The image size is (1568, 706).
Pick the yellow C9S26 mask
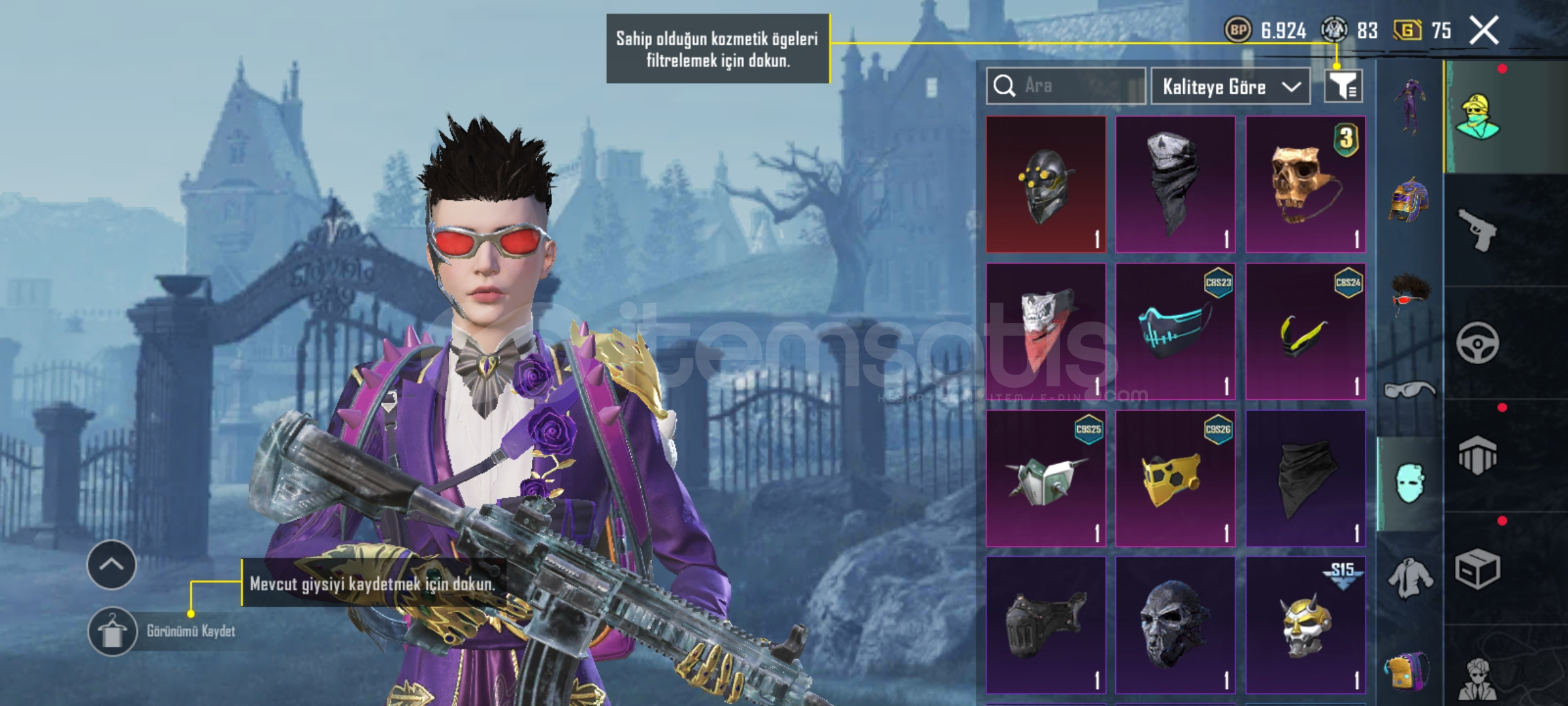(1175, 479)
